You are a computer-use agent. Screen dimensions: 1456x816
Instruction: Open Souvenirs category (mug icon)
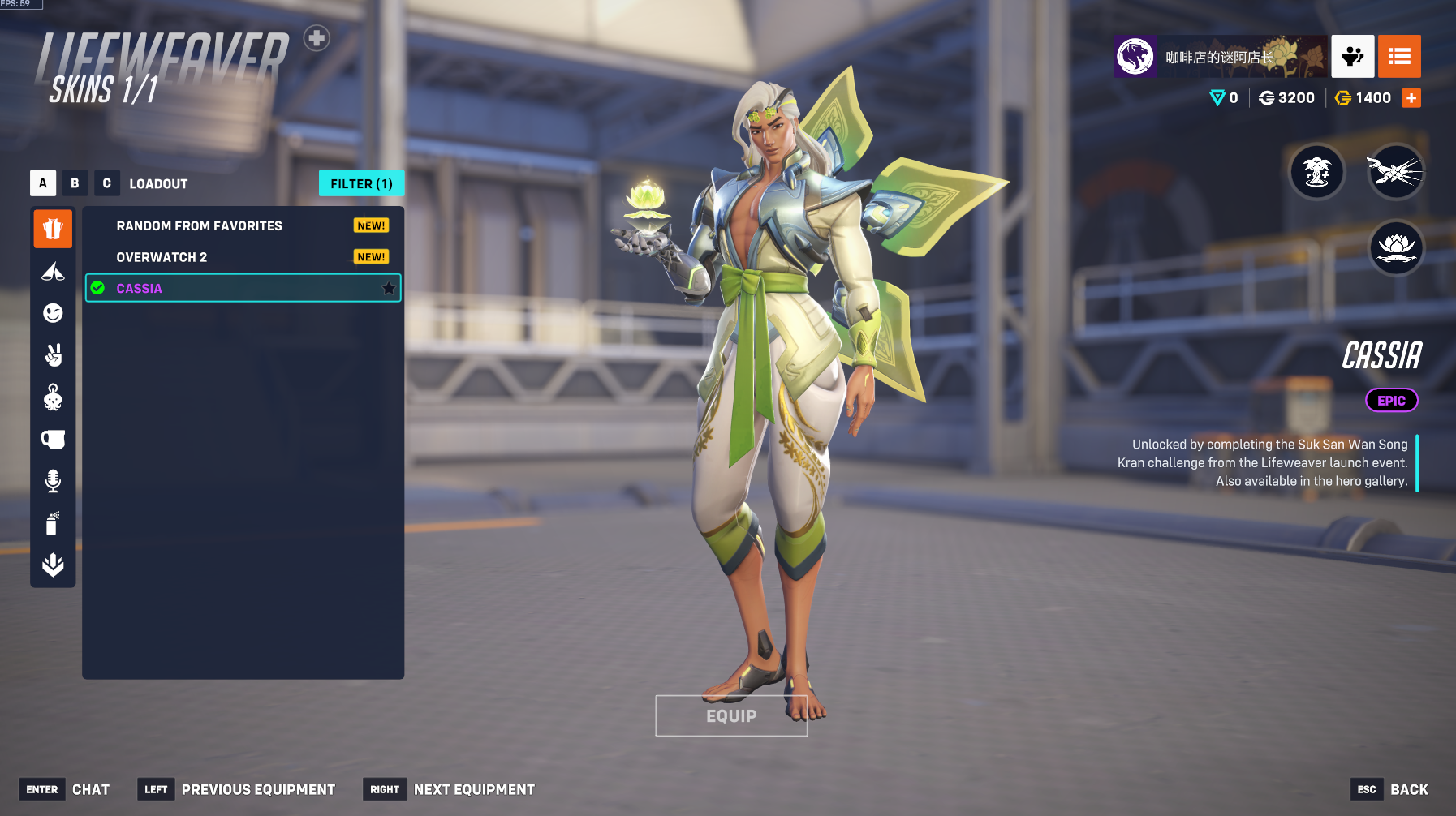pyautogui.click(x=53, y=440)
